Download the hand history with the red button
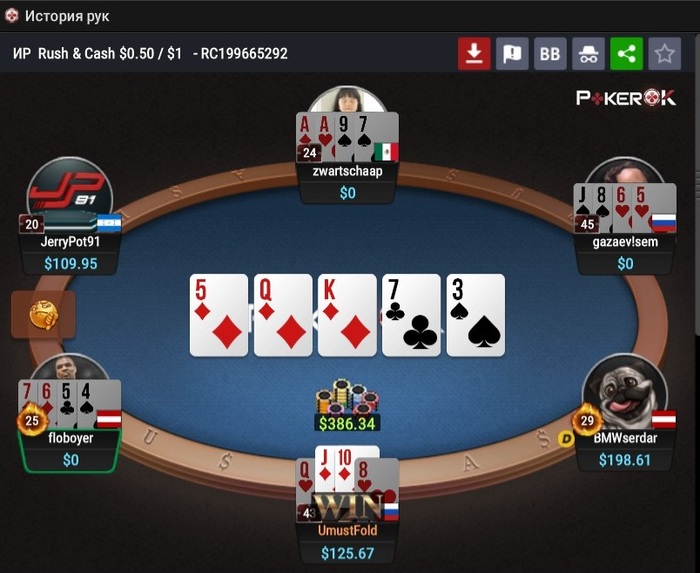This screenshot has width=700, height=573. point(474,54)
